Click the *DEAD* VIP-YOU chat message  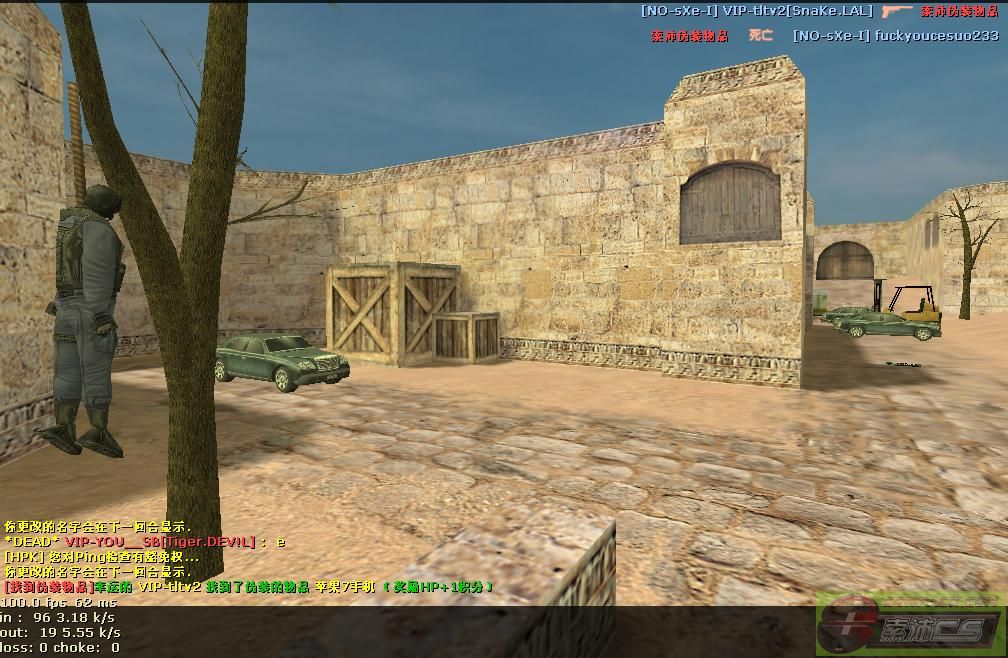point(145,542)
